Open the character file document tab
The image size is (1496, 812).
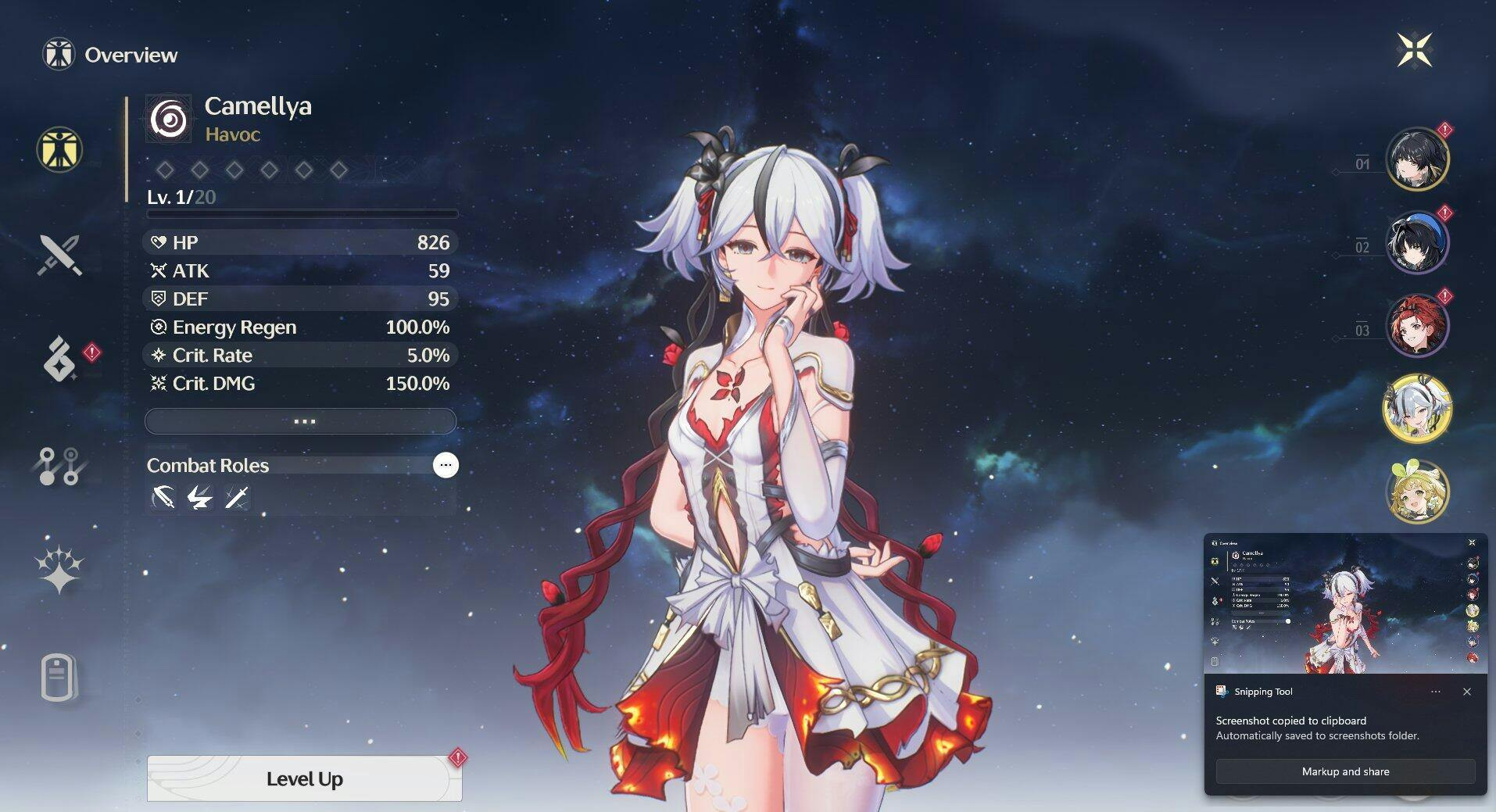coord(59,677)
